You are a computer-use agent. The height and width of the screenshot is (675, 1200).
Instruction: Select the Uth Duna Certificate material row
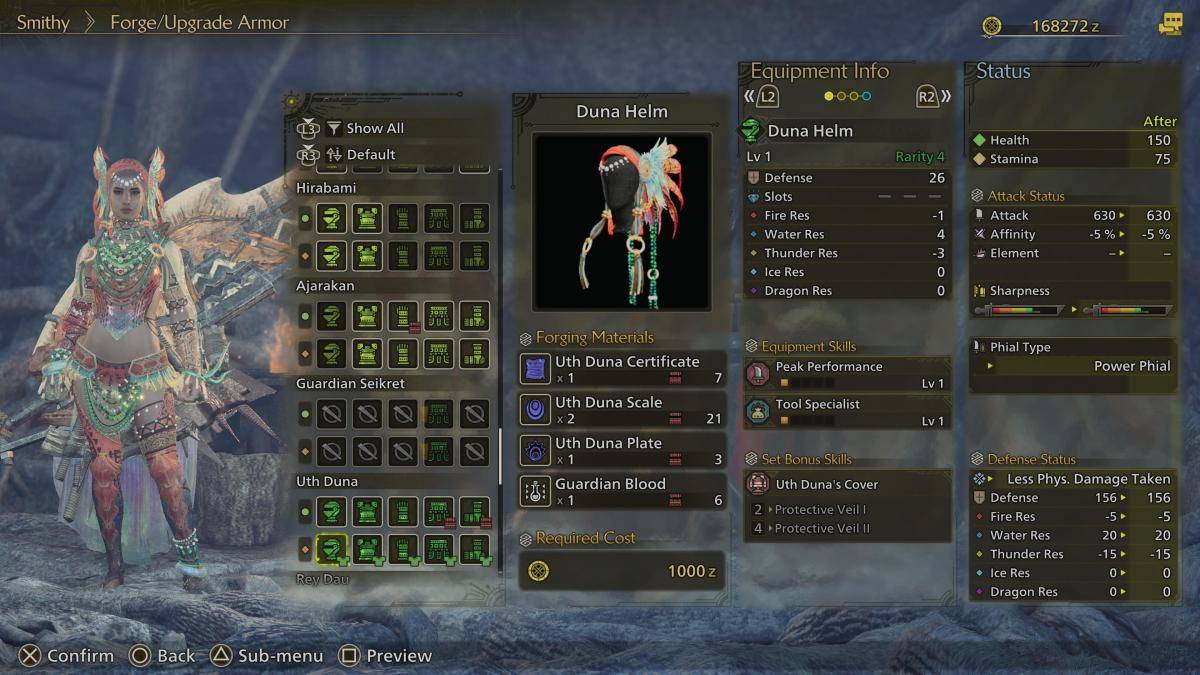622,369
